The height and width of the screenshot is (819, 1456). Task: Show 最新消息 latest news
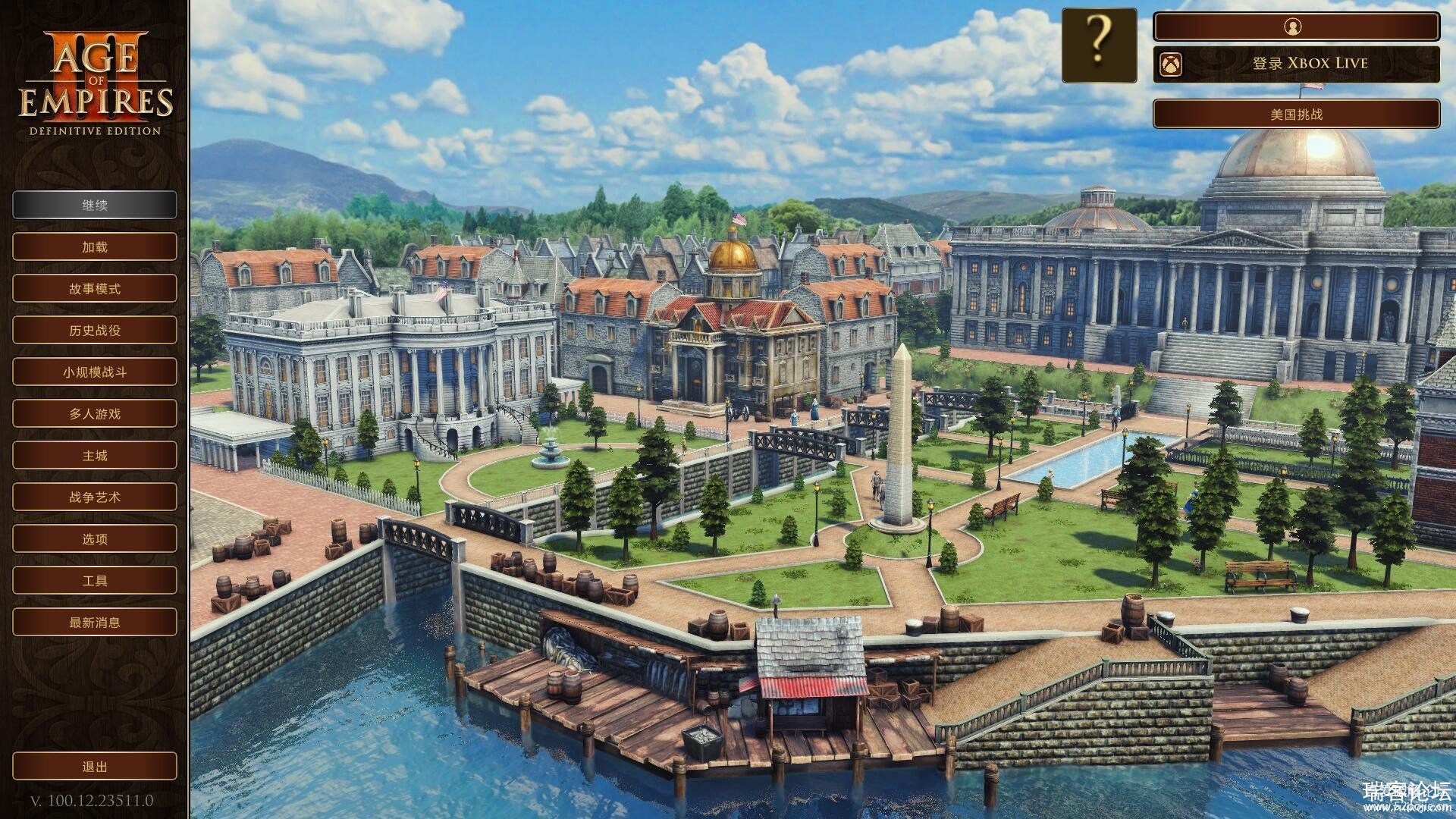(95, 622)
